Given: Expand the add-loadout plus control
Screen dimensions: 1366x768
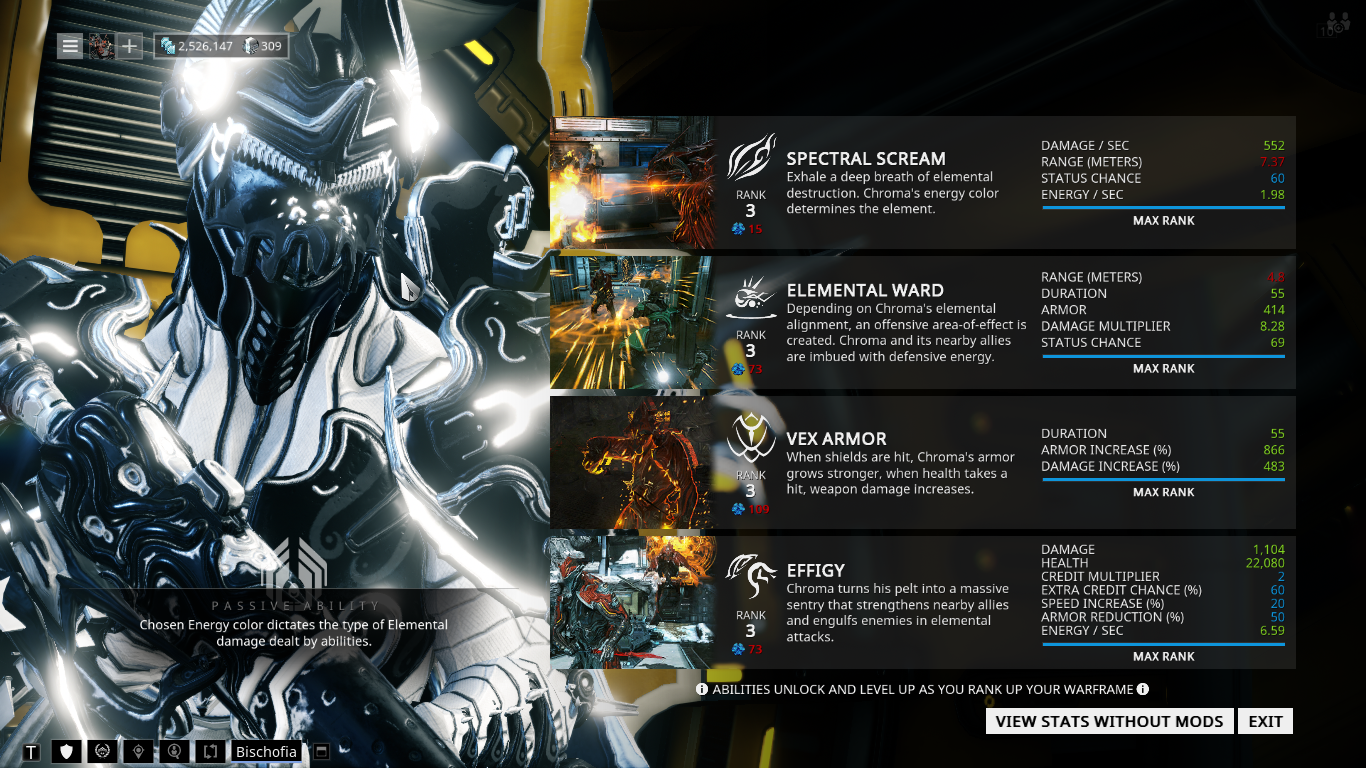Looking at the screenshot, I should 128,45.
